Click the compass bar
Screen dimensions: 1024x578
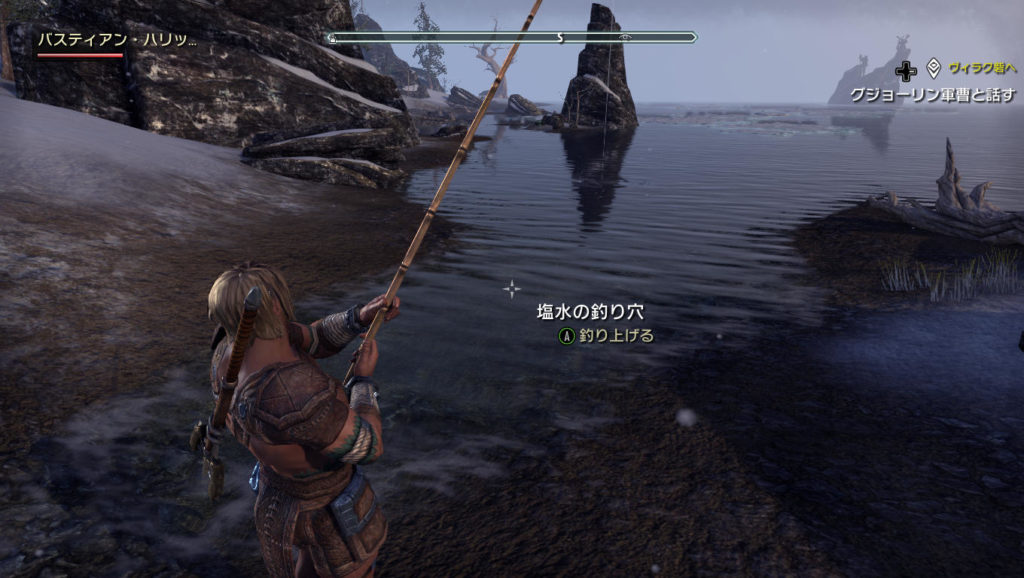click(511, 38)
